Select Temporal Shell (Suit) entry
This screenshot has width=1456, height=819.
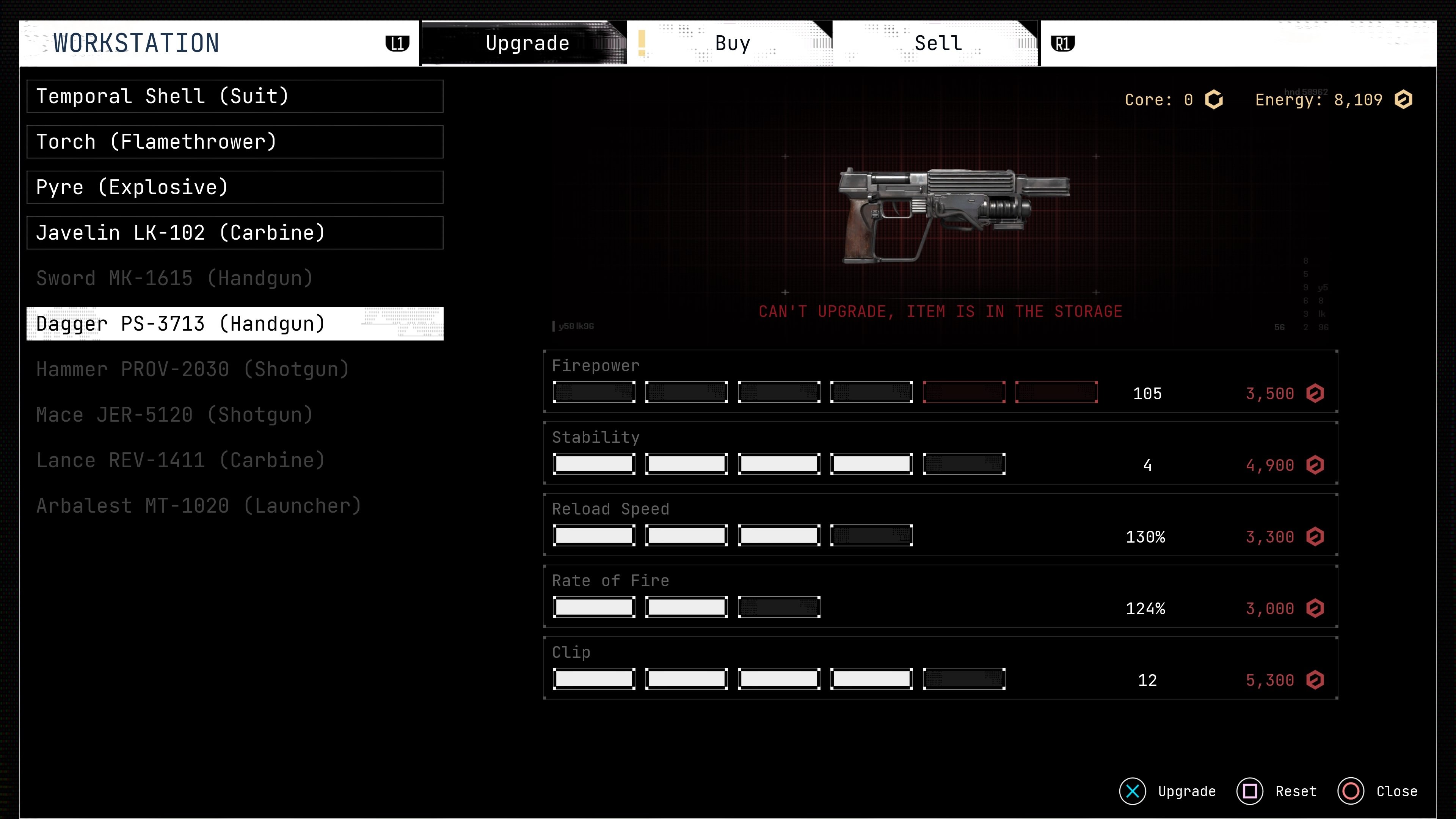[235, 97]
